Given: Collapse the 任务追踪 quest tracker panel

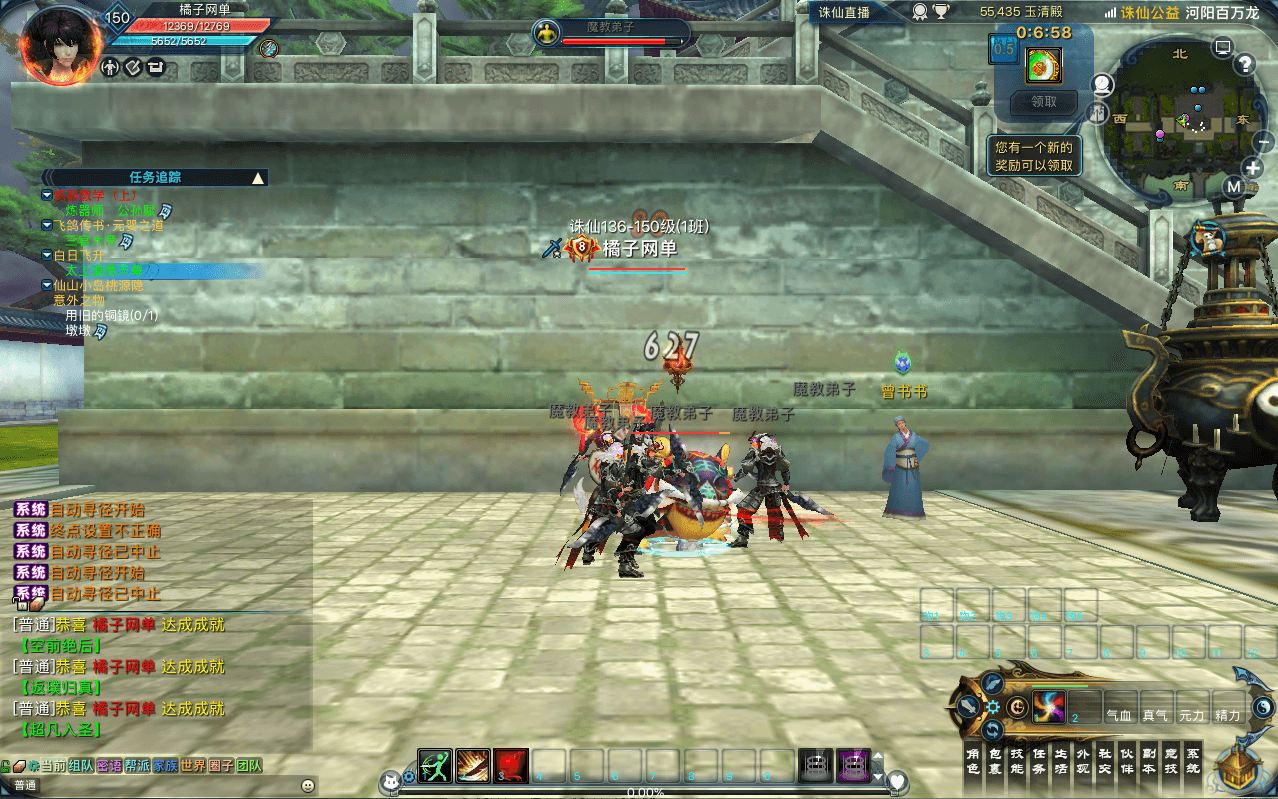Looking at the screenshot, I should 258,178.
